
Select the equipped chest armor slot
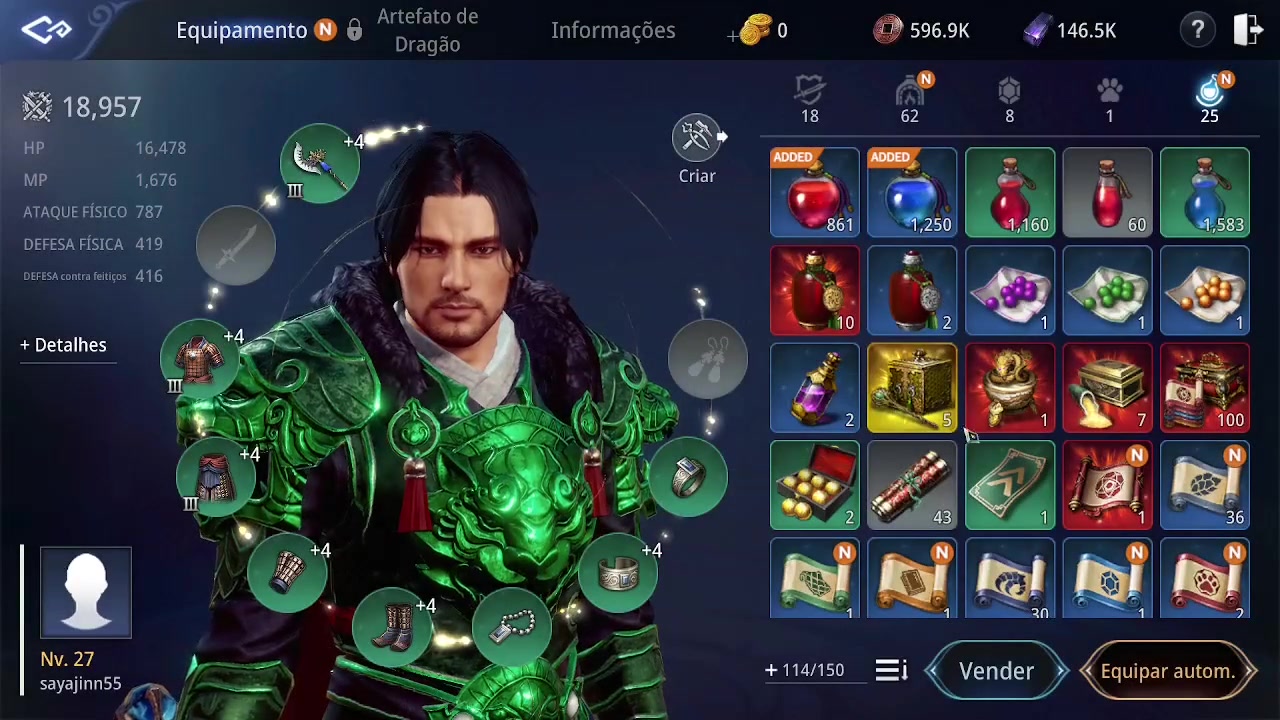tap(200, 360)
